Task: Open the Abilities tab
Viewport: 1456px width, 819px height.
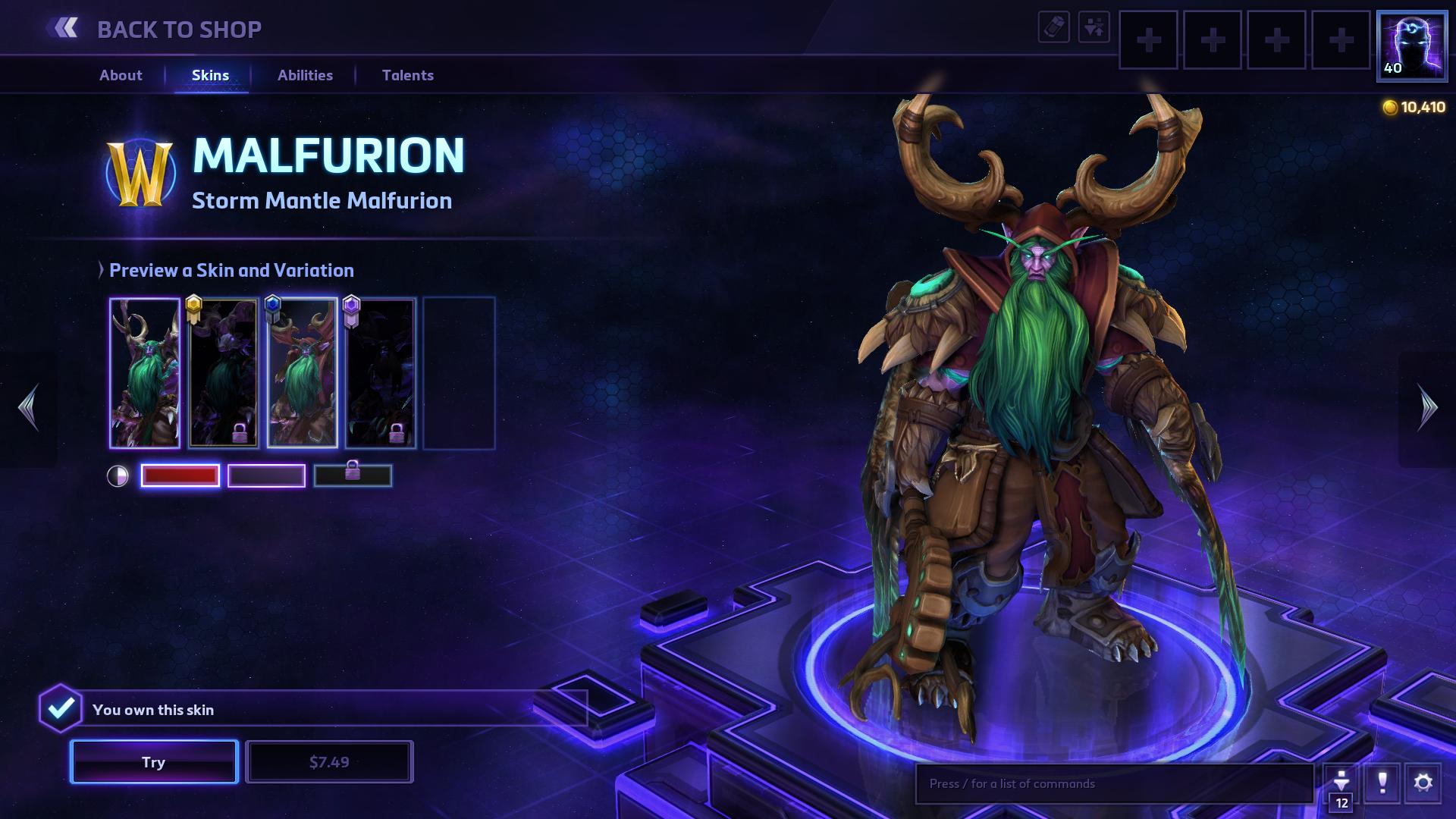Action: pyautogui.click(x=305, y=75)
